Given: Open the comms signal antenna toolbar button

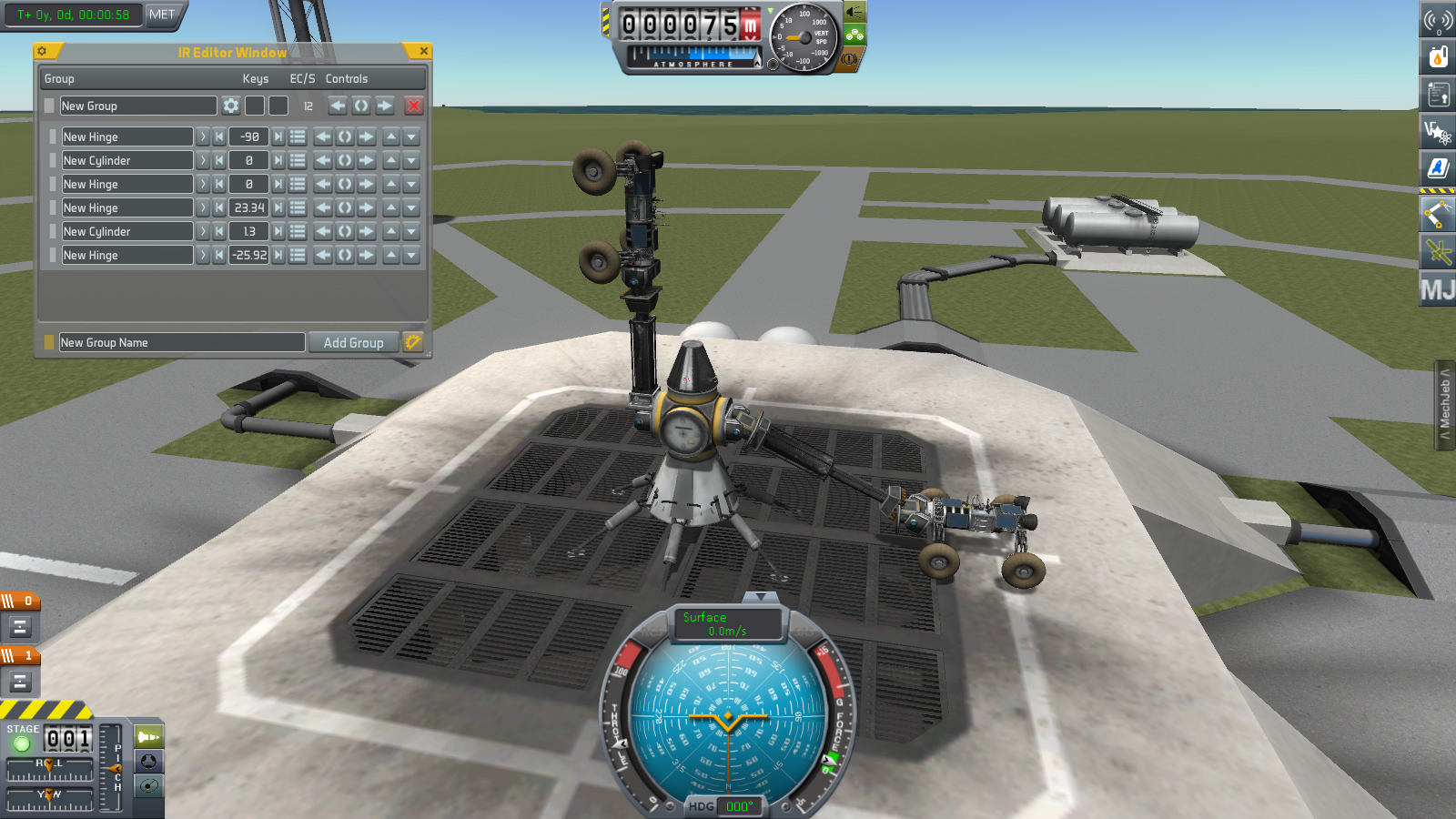Looking at the screenshot, I should pyautogui.click(x=1438, y=19).
